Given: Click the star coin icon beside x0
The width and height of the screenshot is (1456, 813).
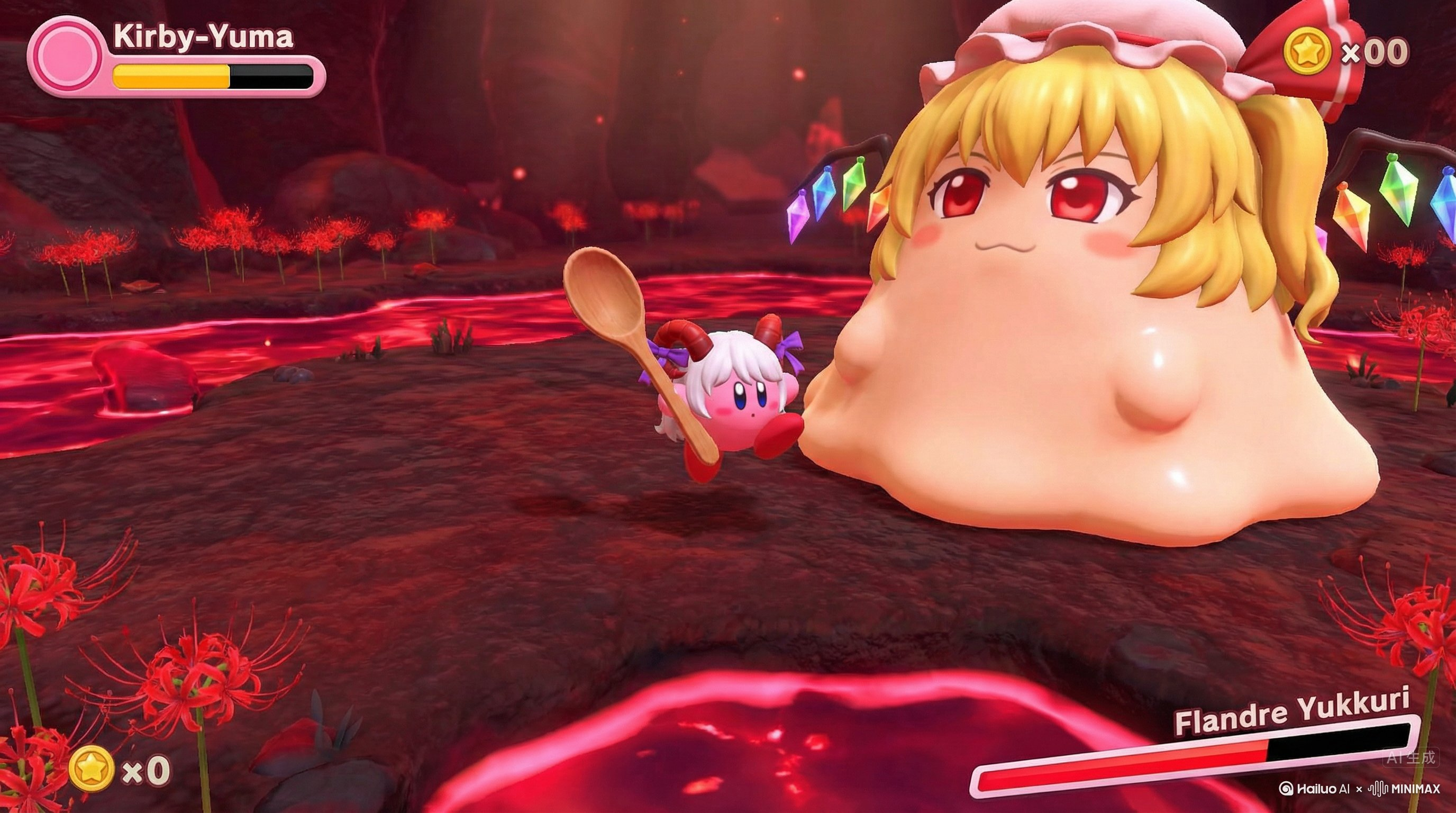Looking at the screenshot, I should [x=92, y=769].
